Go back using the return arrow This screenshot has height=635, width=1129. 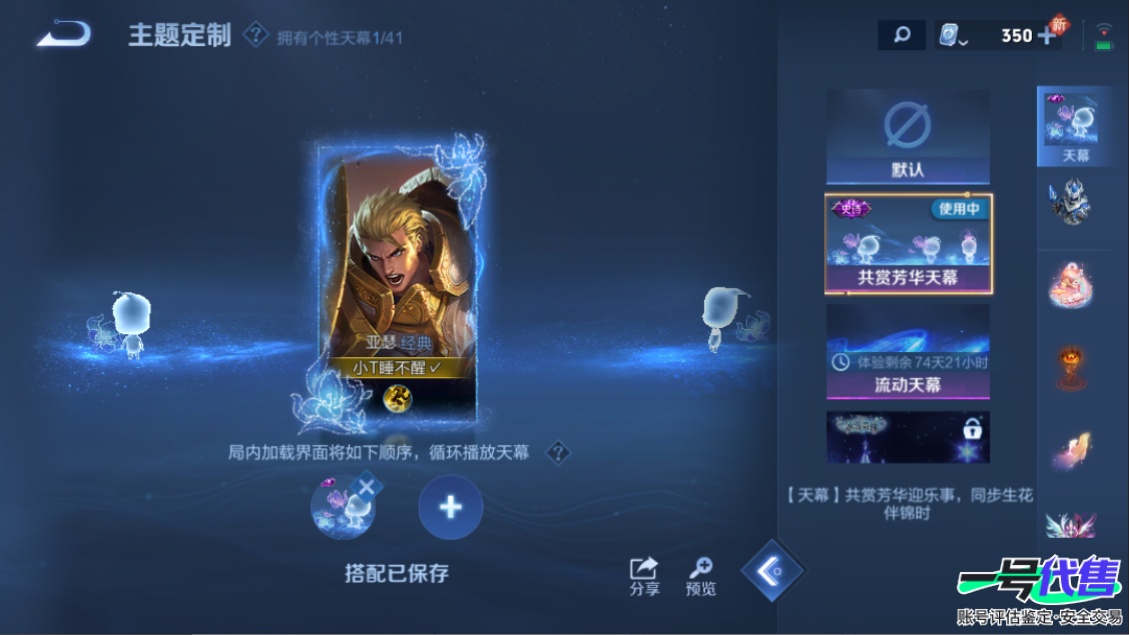64,35
